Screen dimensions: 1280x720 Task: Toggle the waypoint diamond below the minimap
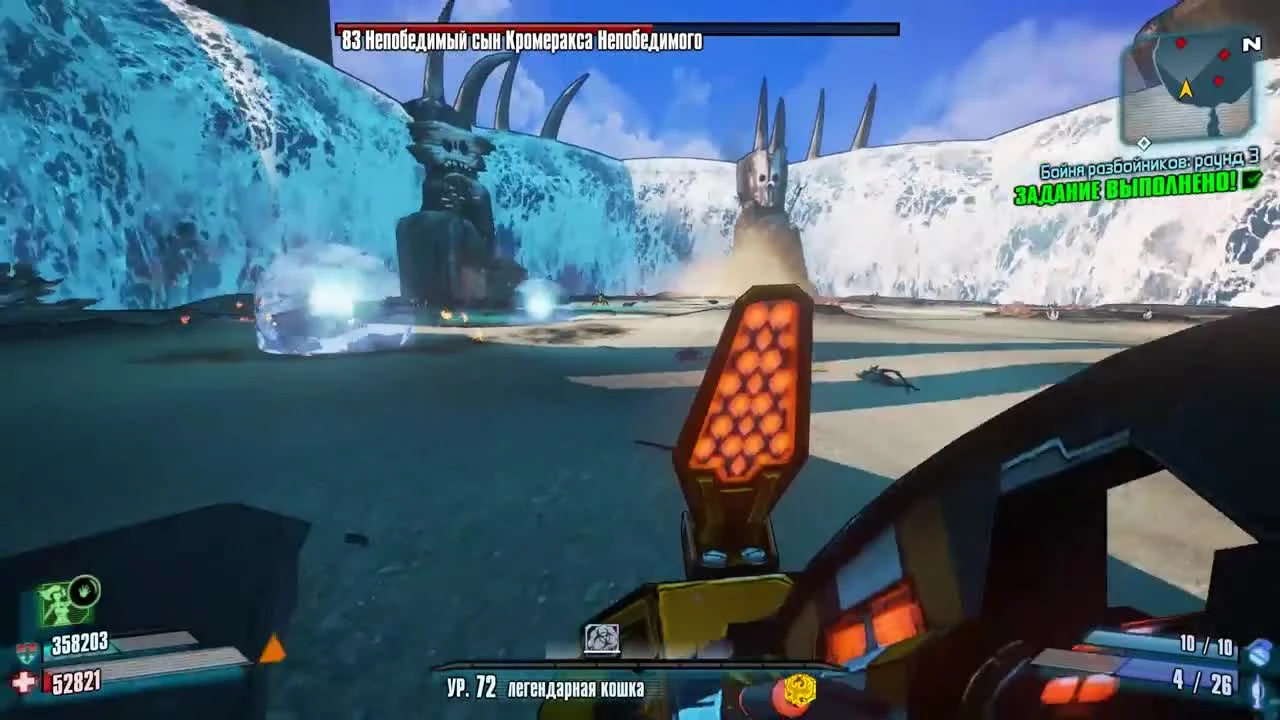(x=1144, y=142)
